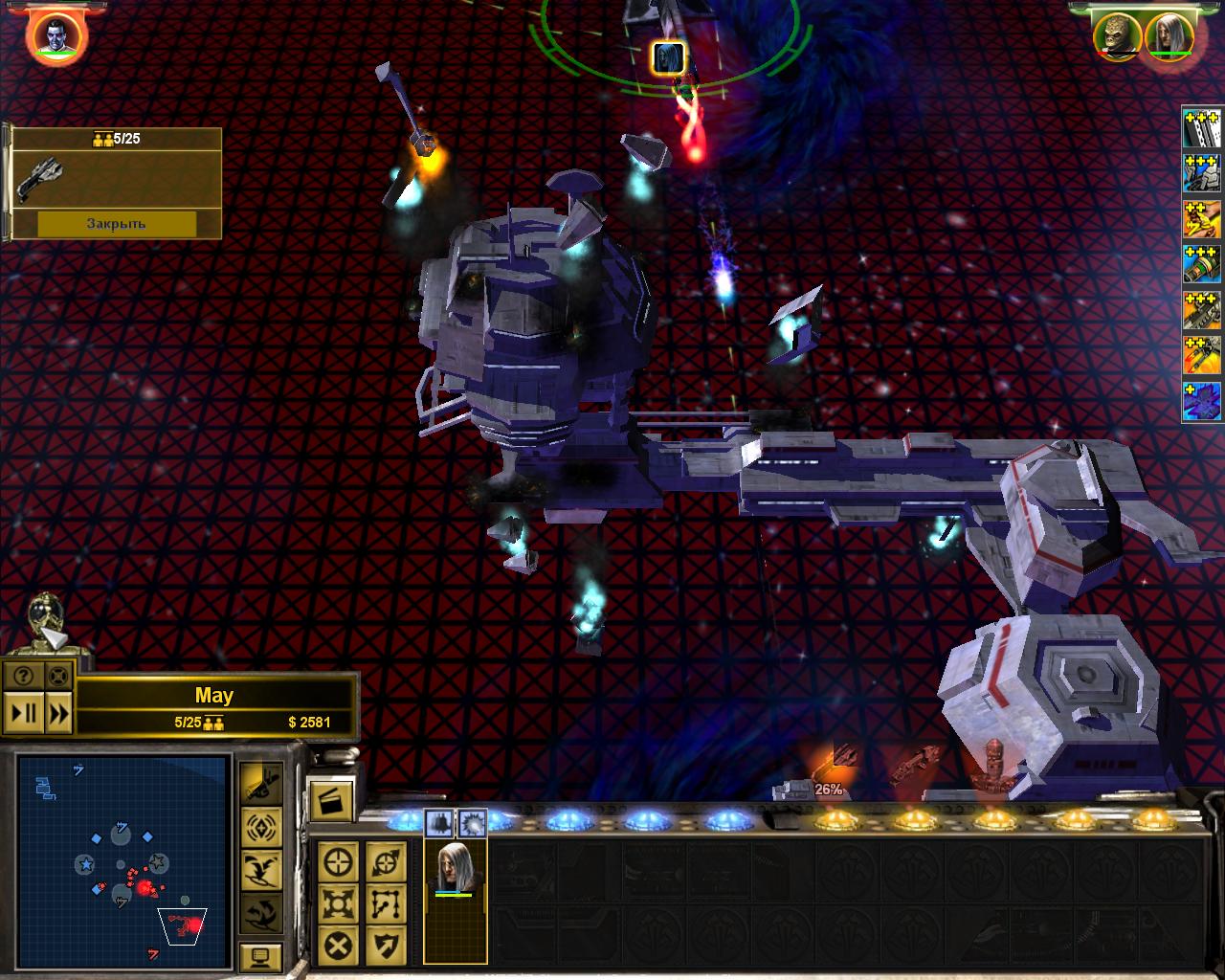
Task: Click the round options button beside help
Action: 58,677
